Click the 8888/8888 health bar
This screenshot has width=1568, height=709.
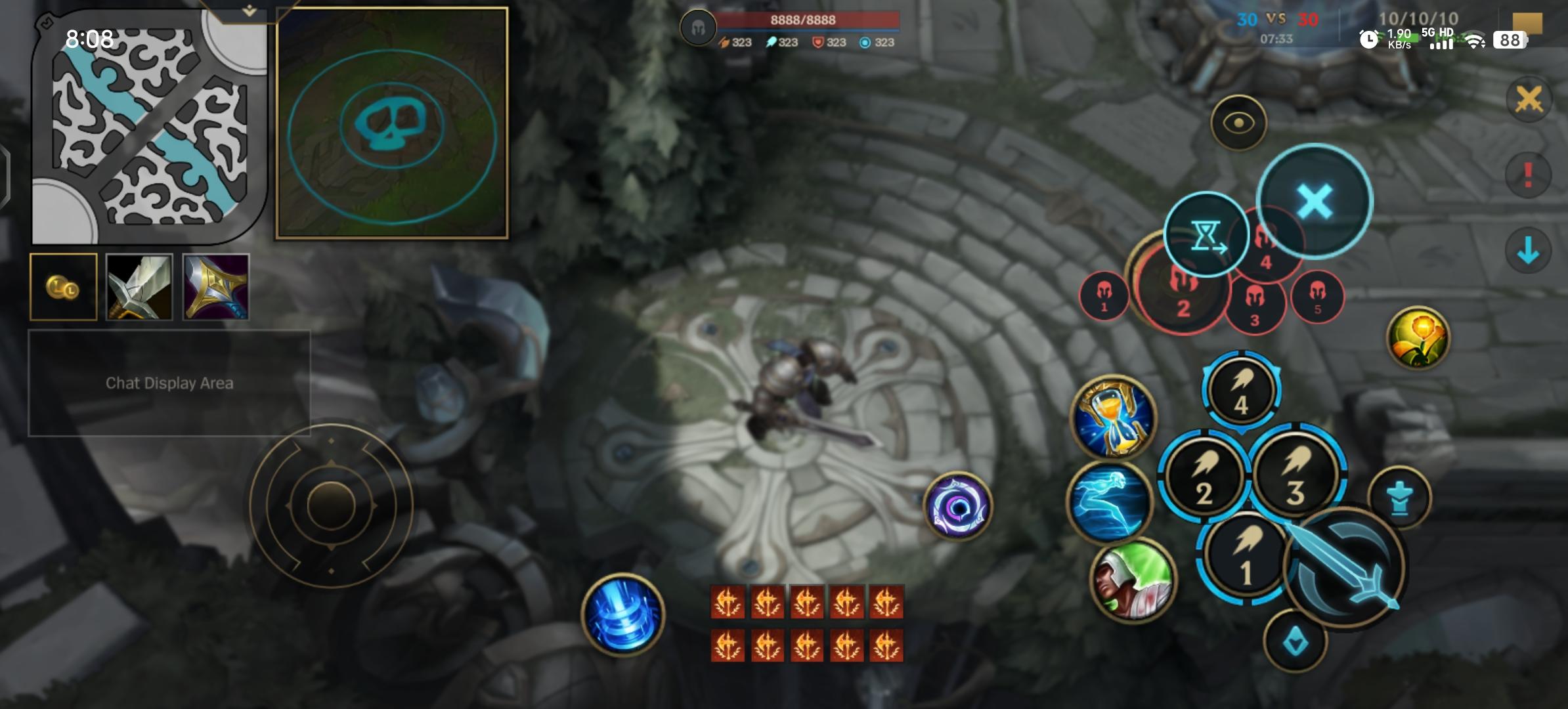(802, 20)
